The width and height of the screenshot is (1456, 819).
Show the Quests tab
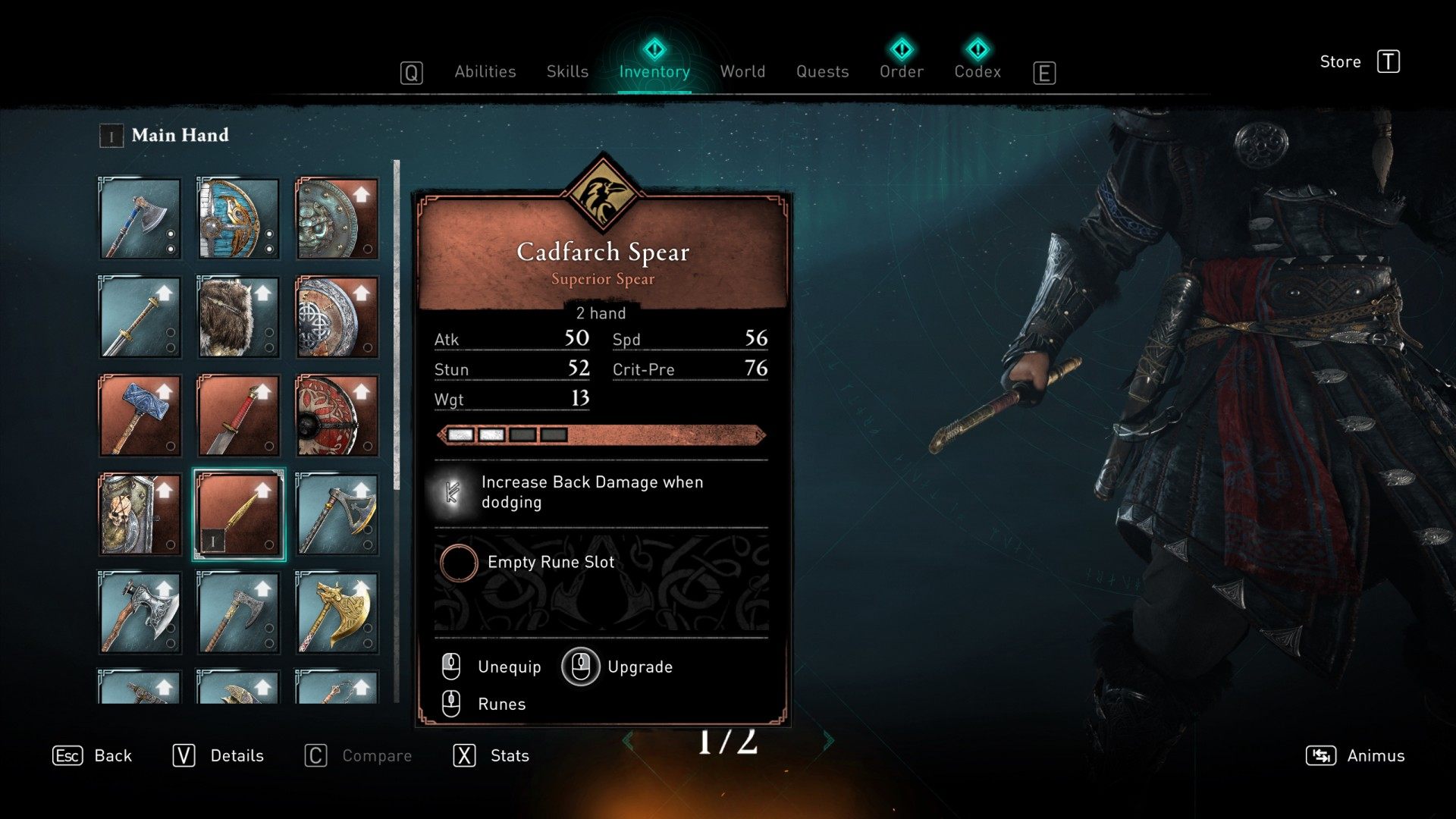pyautogui.click(x=822, y=72)
